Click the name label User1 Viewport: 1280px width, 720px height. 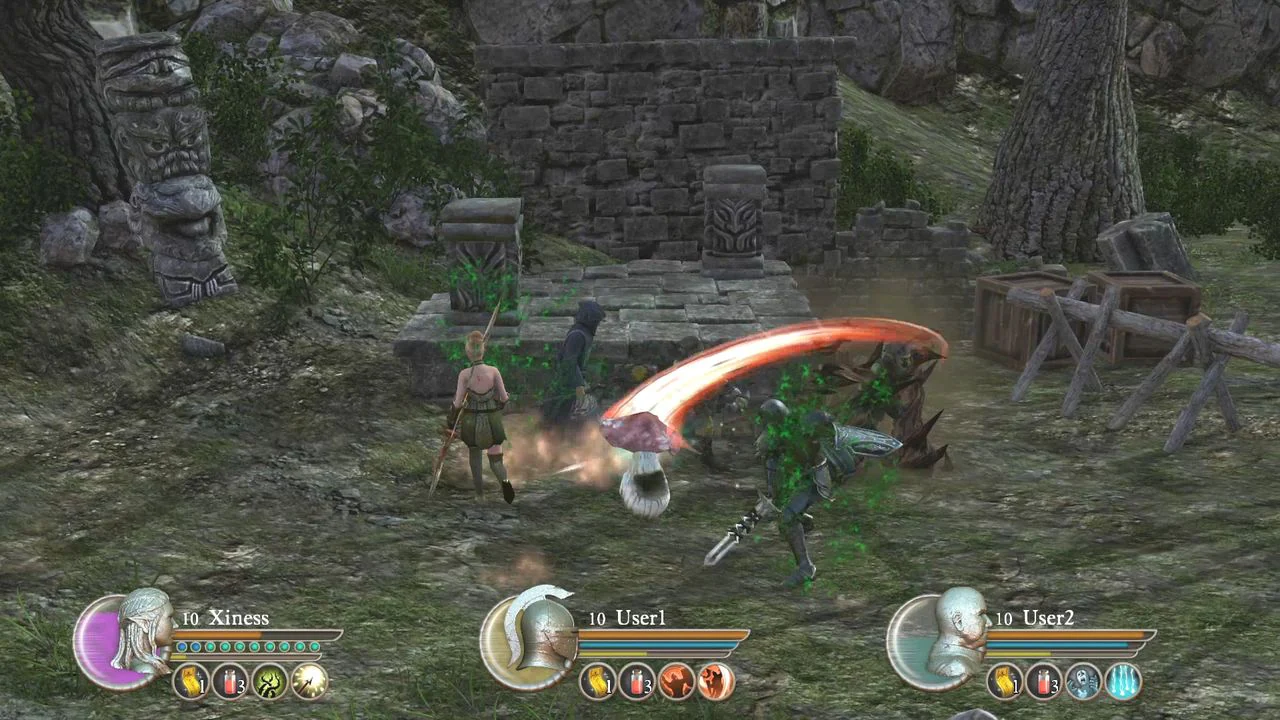[639, 618]
